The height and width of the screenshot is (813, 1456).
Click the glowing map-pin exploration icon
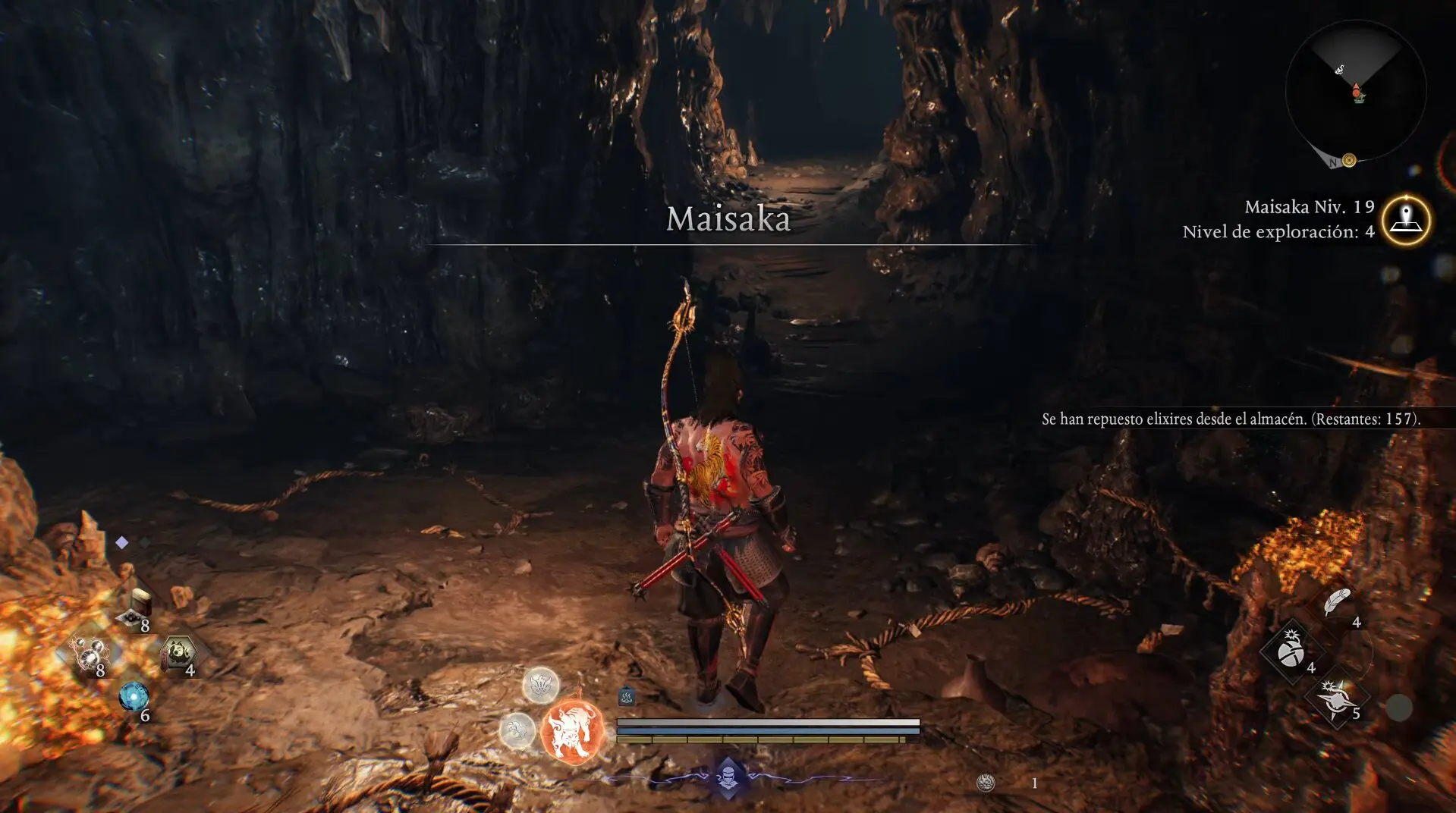point(1406,220)
